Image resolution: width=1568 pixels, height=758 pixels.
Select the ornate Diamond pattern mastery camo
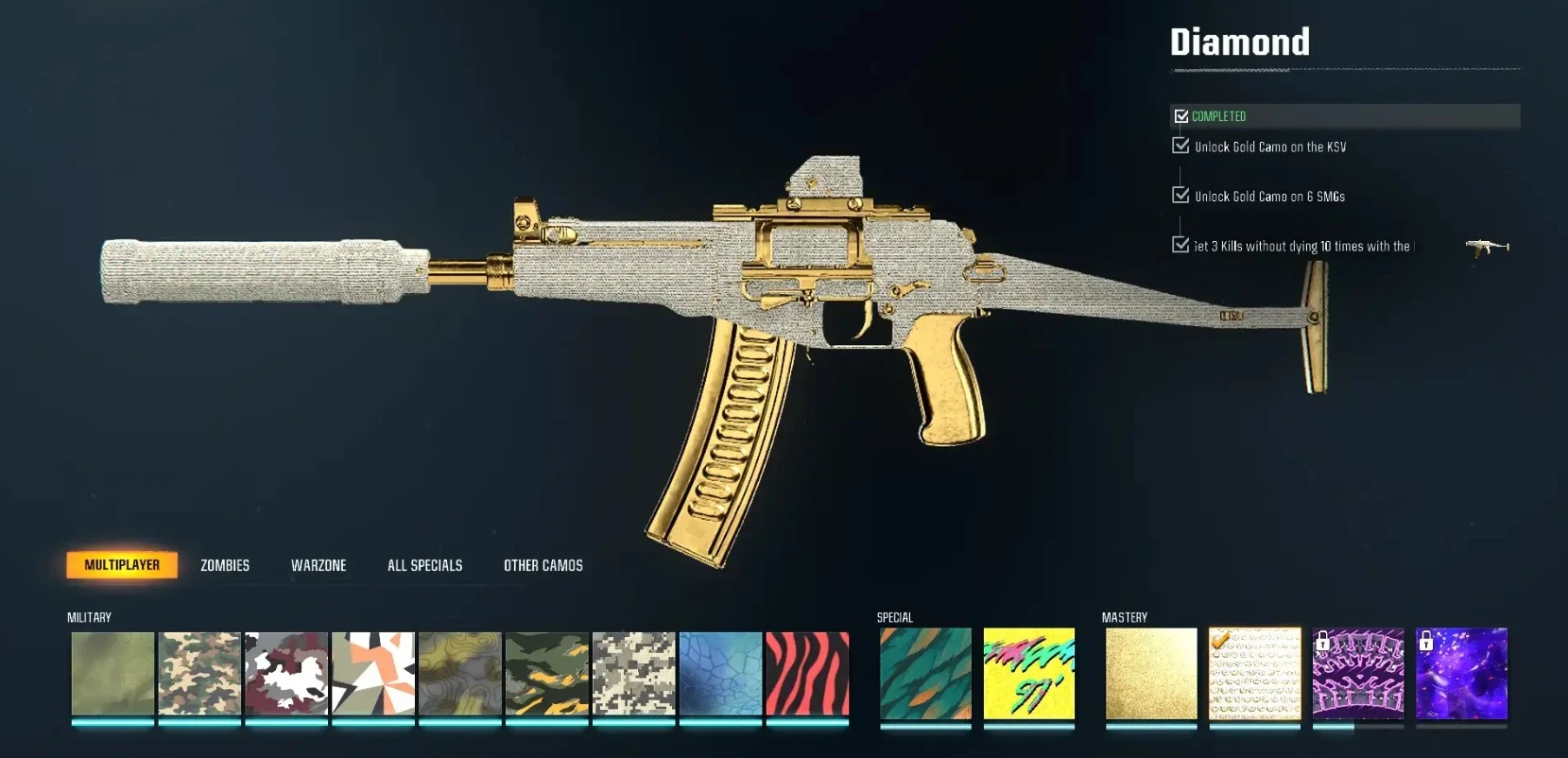(1254, 676)
